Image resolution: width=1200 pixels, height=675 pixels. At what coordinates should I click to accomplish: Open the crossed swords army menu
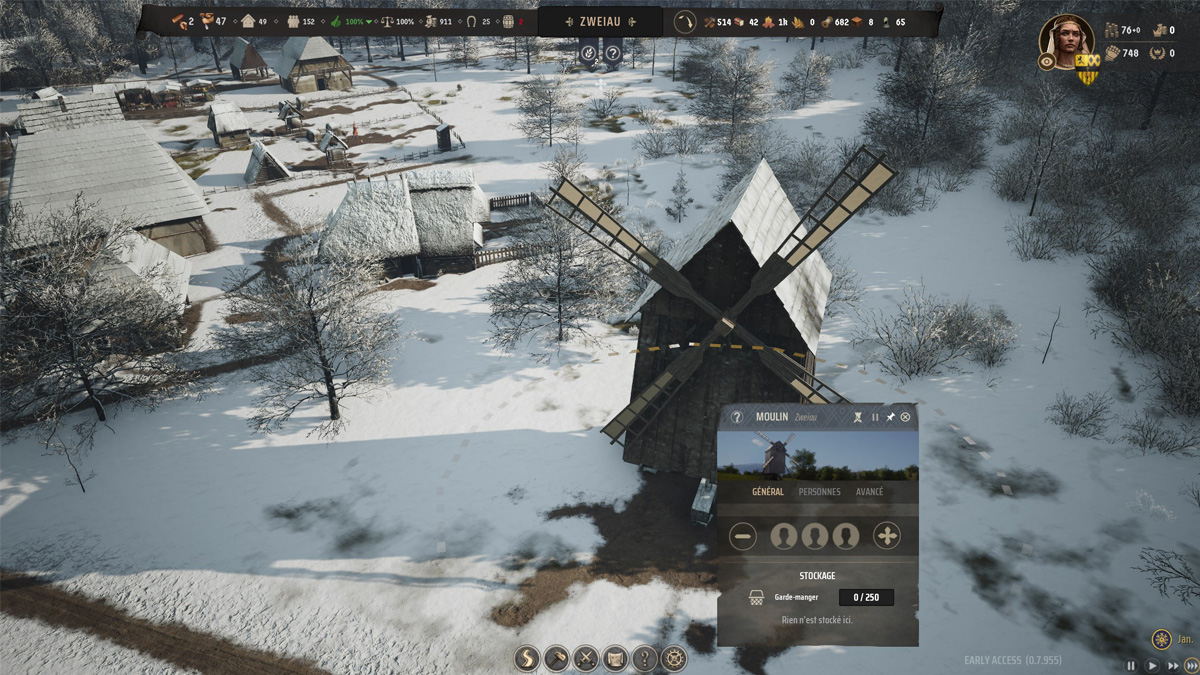point(586,658)
